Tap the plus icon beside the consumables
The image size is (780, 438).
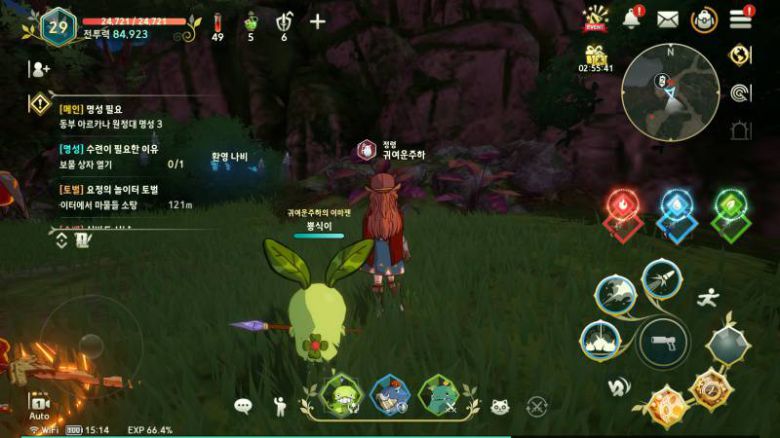[317, 21]
